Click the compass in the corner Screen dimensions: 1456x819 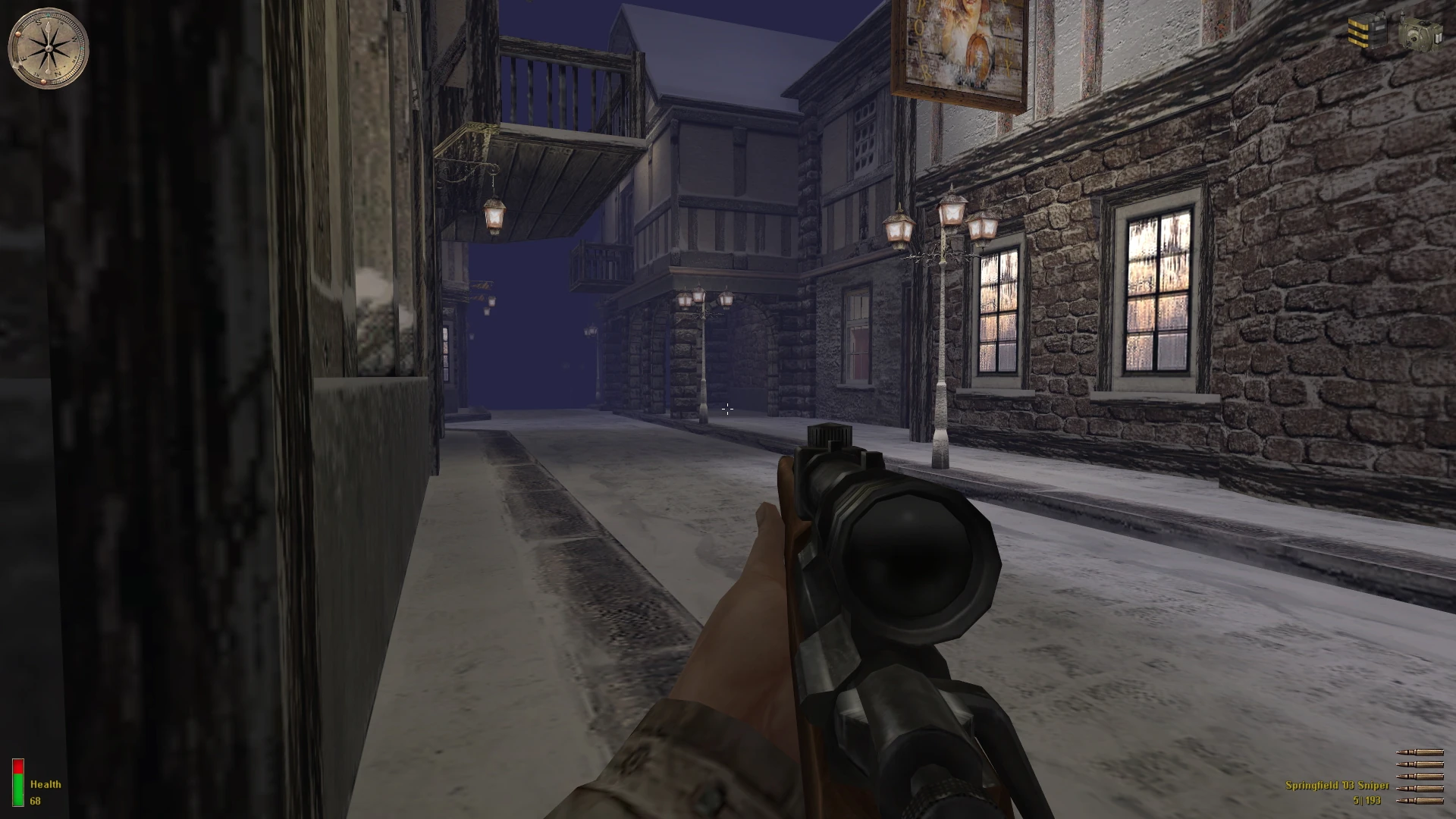[48, 47]
